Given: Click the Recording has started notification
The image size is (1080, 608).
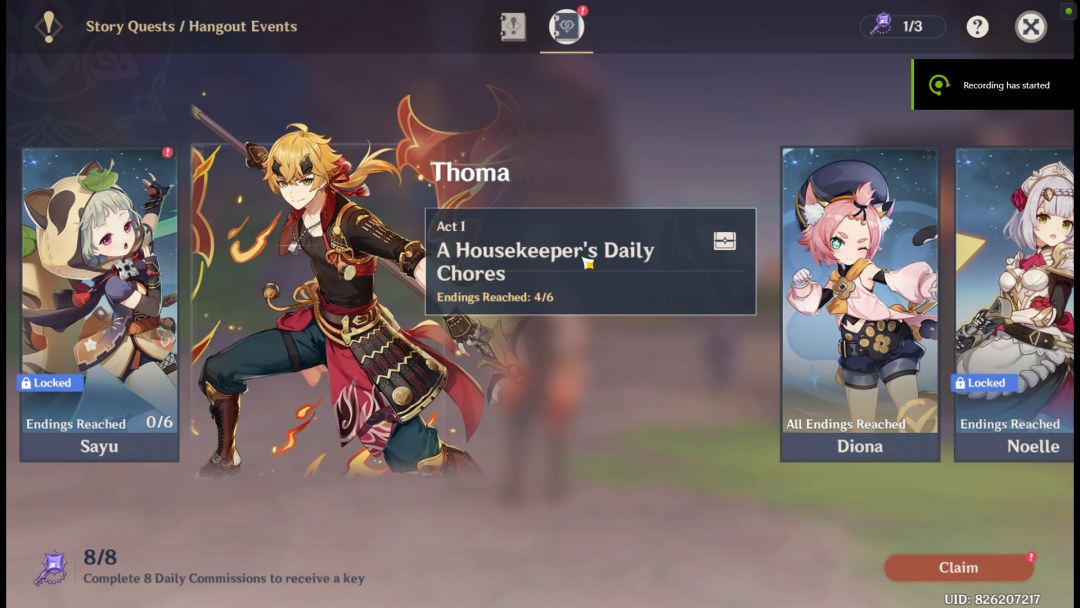Looking at the screenshot, I should [x=995, y=85].
